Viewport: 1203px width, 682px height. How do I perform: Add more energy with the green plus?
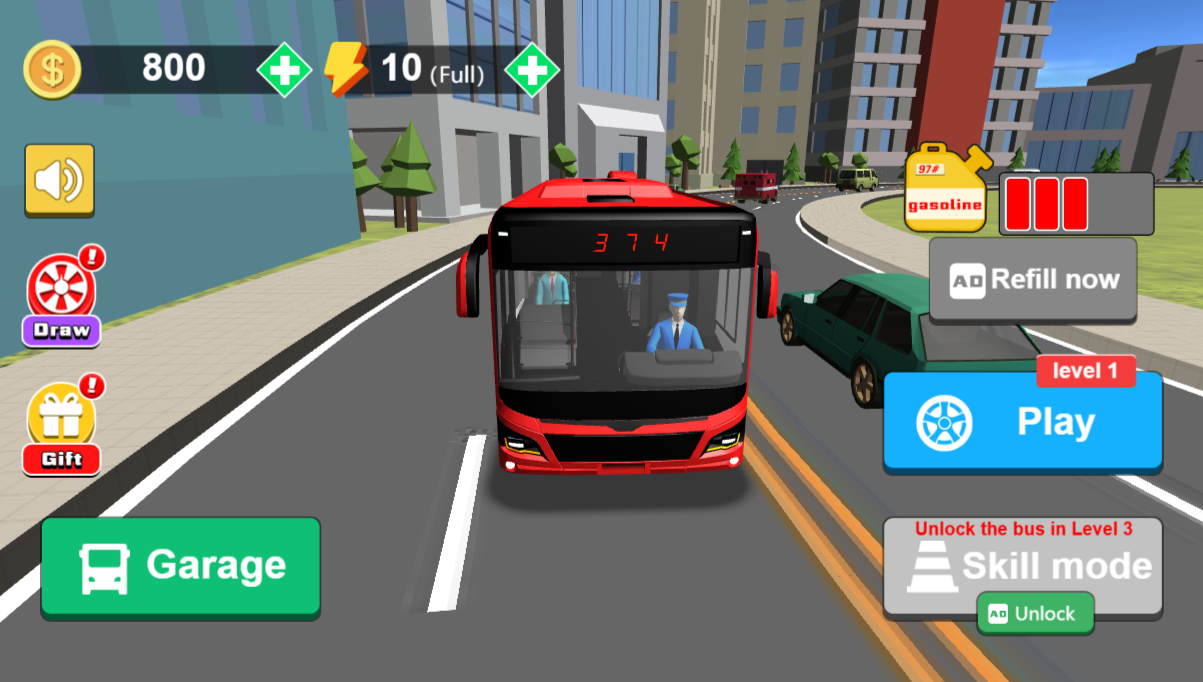tap(531, 69)
